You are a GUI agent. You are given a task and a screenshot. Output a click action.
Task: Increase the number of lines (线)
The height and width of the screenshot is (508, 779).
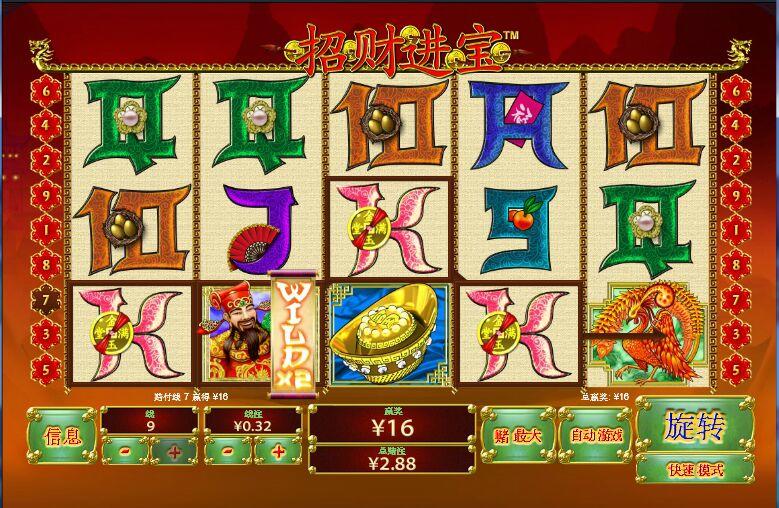(x=175, y=452)
